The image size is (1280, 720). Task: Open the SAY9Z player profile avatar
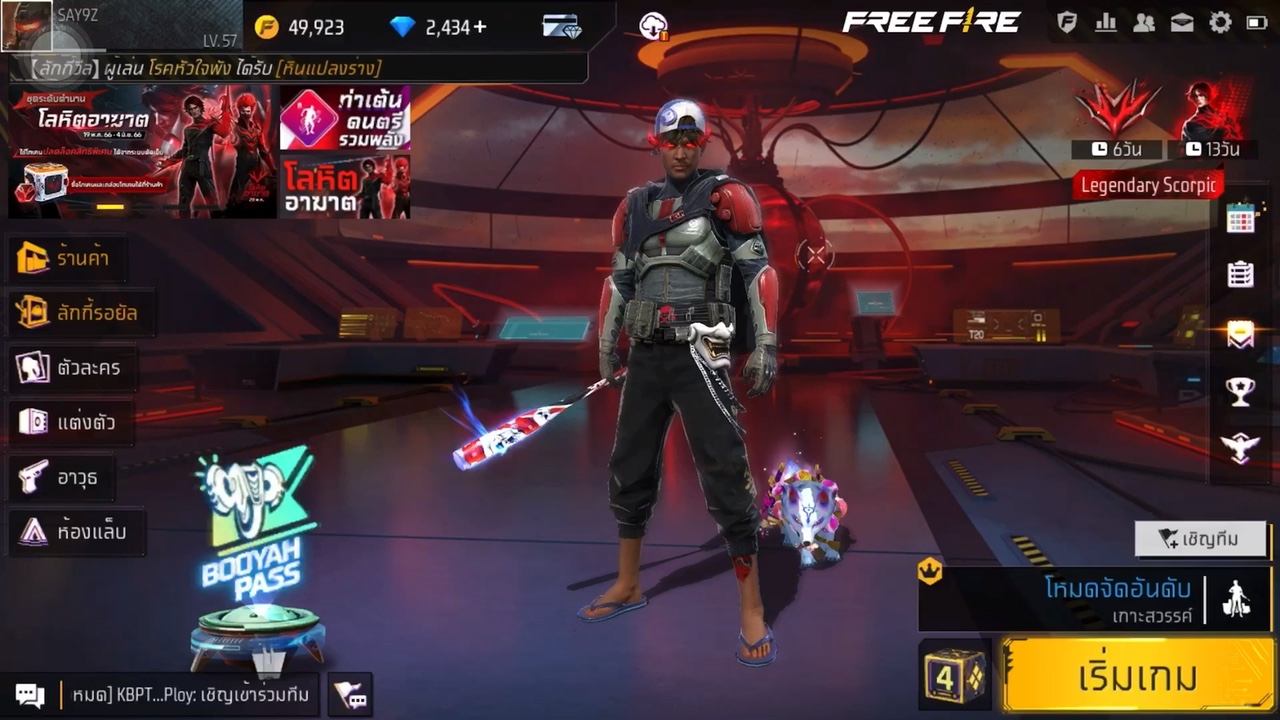tap(27, 26)
